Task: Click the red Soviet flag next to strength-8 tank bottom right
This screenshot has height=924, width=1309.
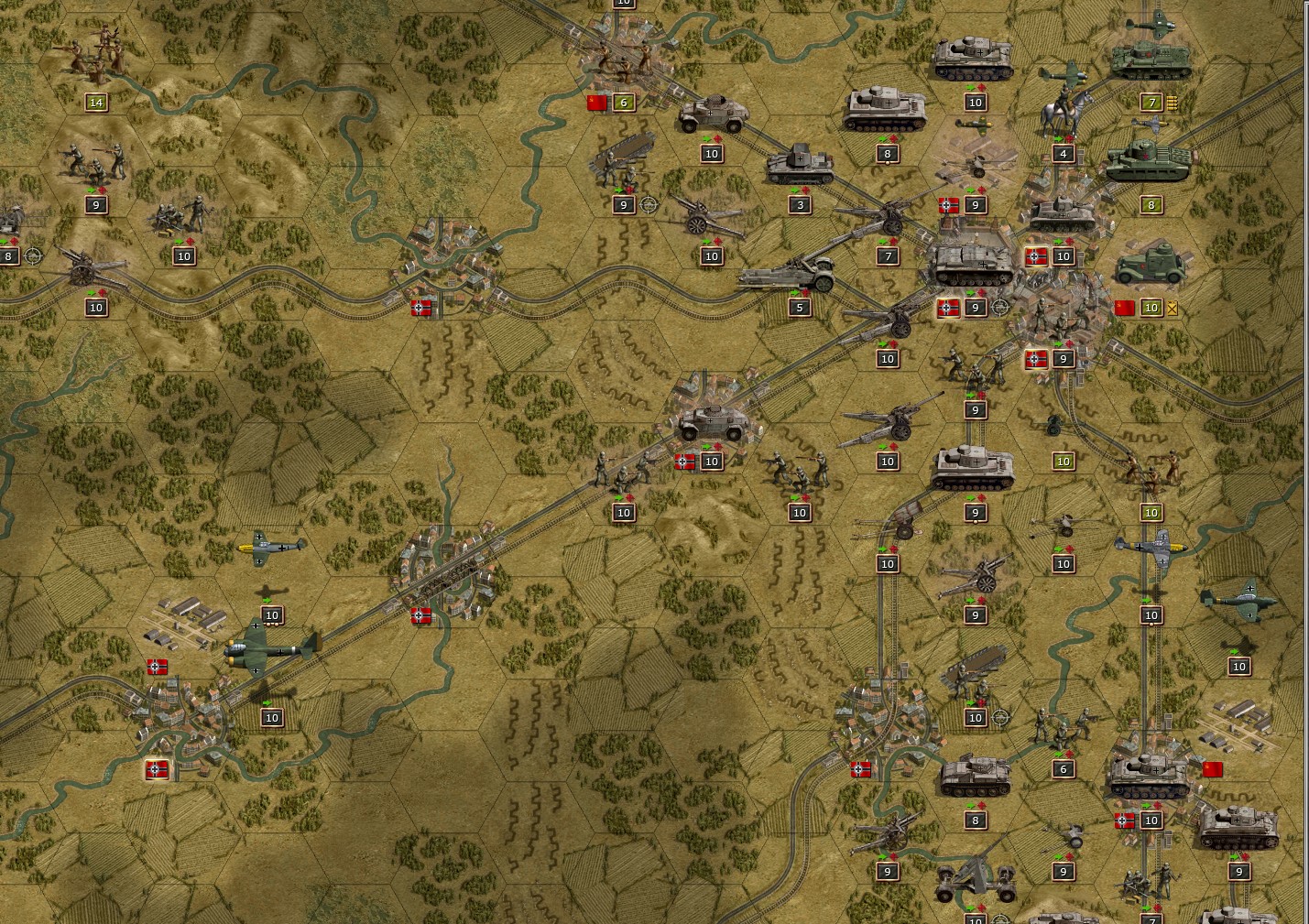Action: coord(1212,769)
